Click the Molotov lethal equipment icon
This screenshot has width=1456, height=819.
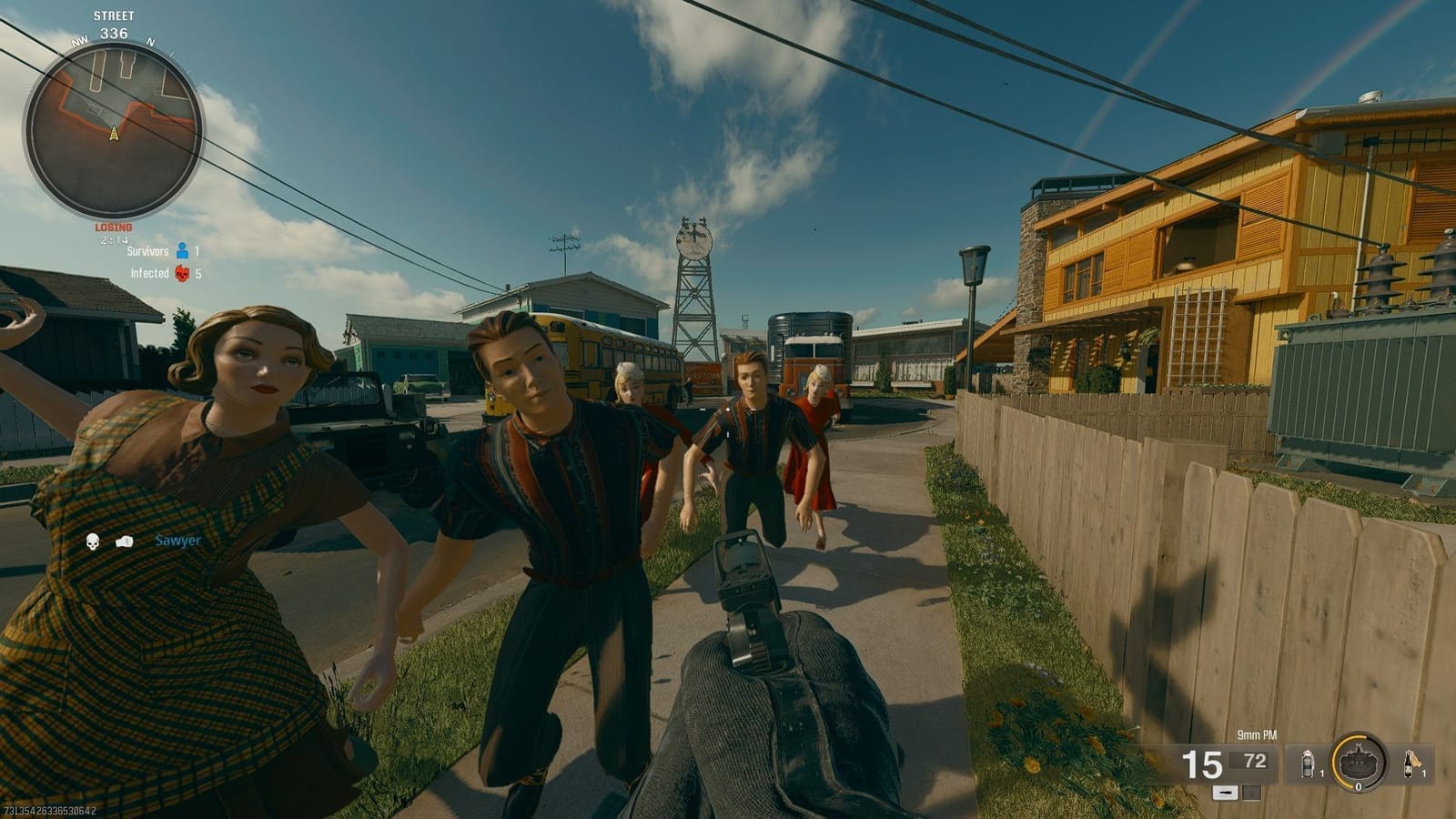(x=1409, y=764)
